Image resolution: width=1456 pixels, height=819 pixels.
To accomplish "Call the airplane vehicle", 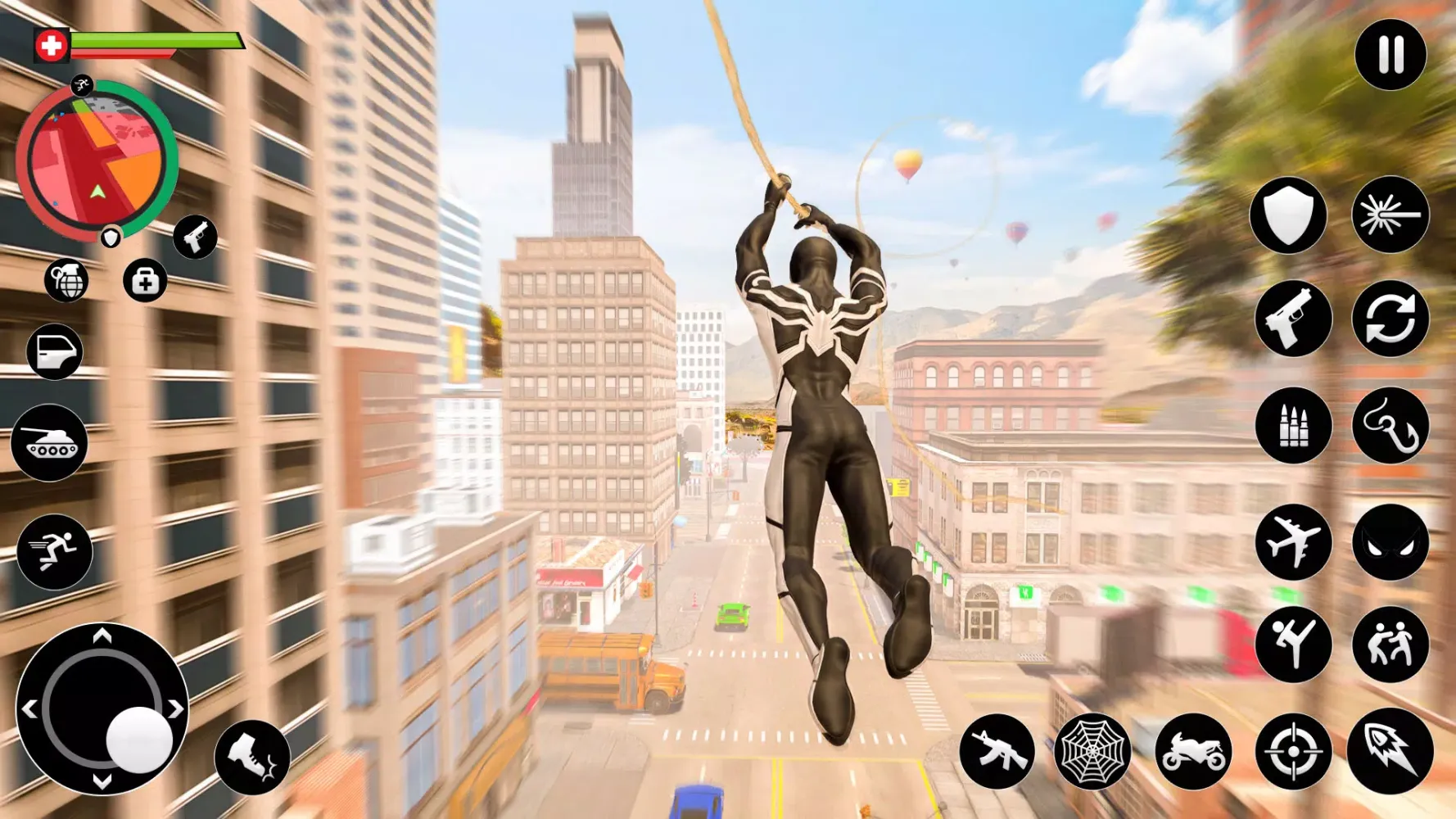I will pyautogui.click(x=1293, y=542).
